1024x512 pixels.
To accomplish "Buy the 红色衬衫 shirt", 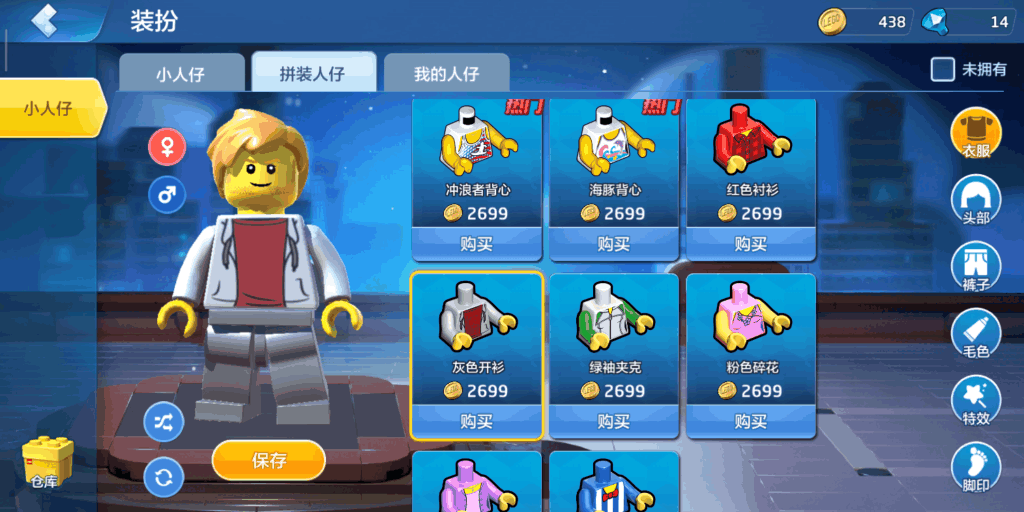I will 751,243.
